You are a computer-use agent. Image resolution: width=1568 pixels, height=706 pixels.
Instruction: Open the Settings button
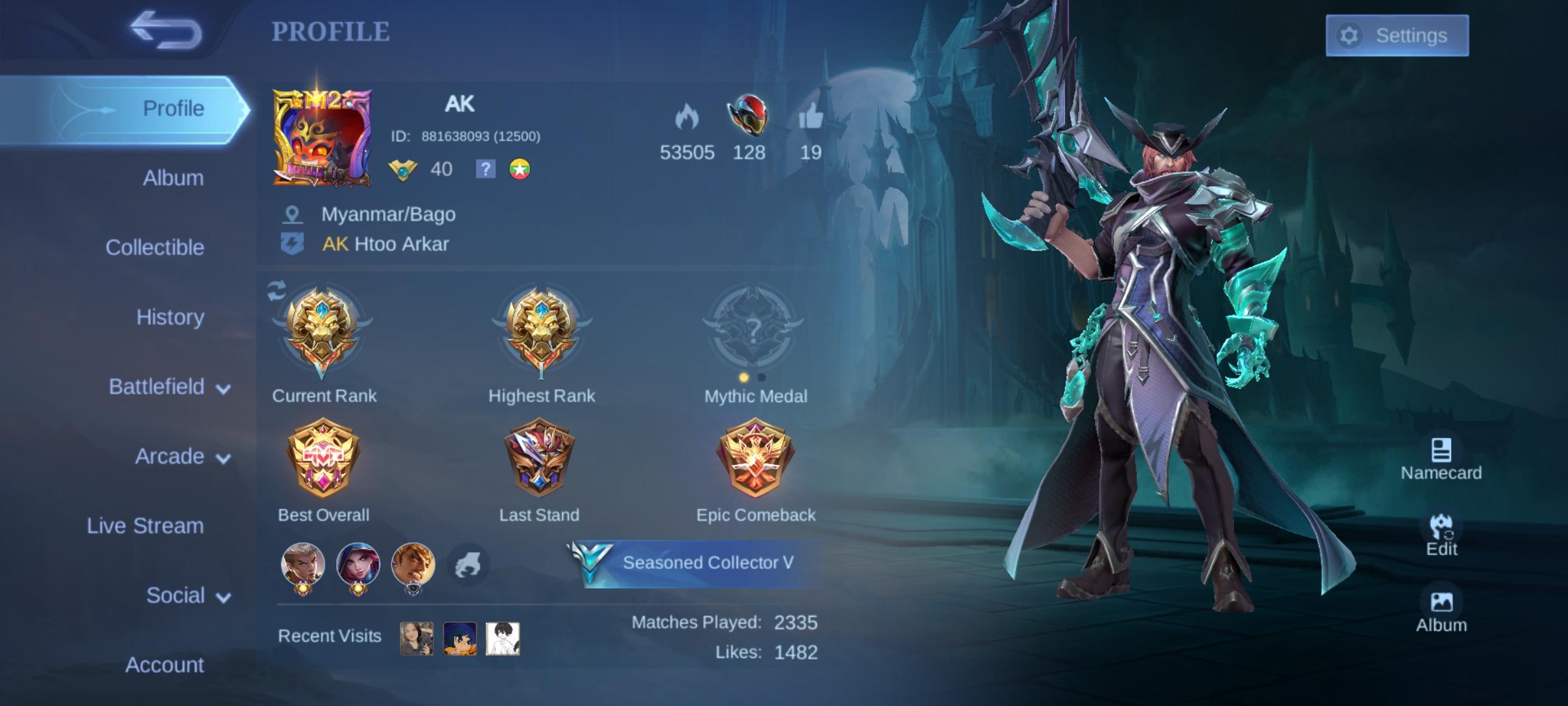point(1397,36)
